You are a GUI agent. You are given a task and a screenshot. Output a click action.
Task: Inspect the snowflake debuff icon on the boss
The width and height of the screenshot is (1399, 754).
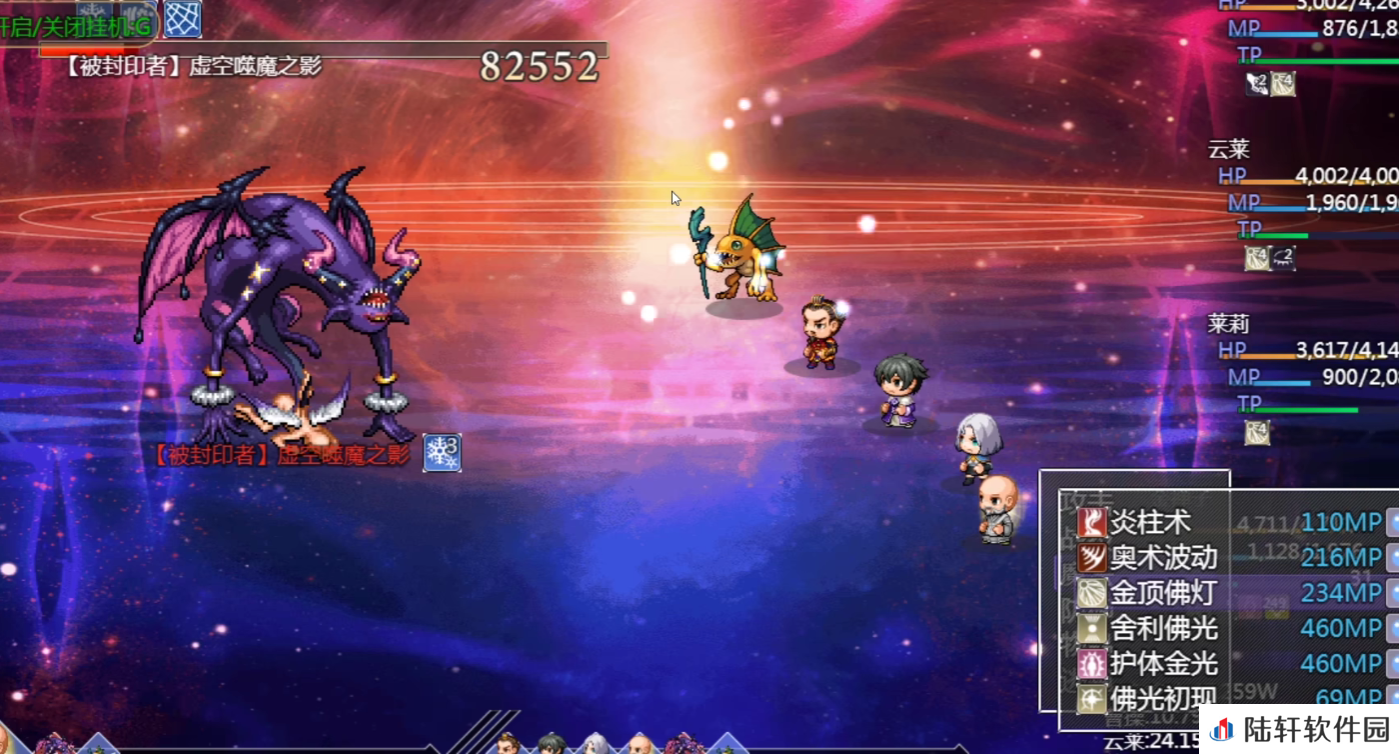pyautogui.click(x=442, y=452)
